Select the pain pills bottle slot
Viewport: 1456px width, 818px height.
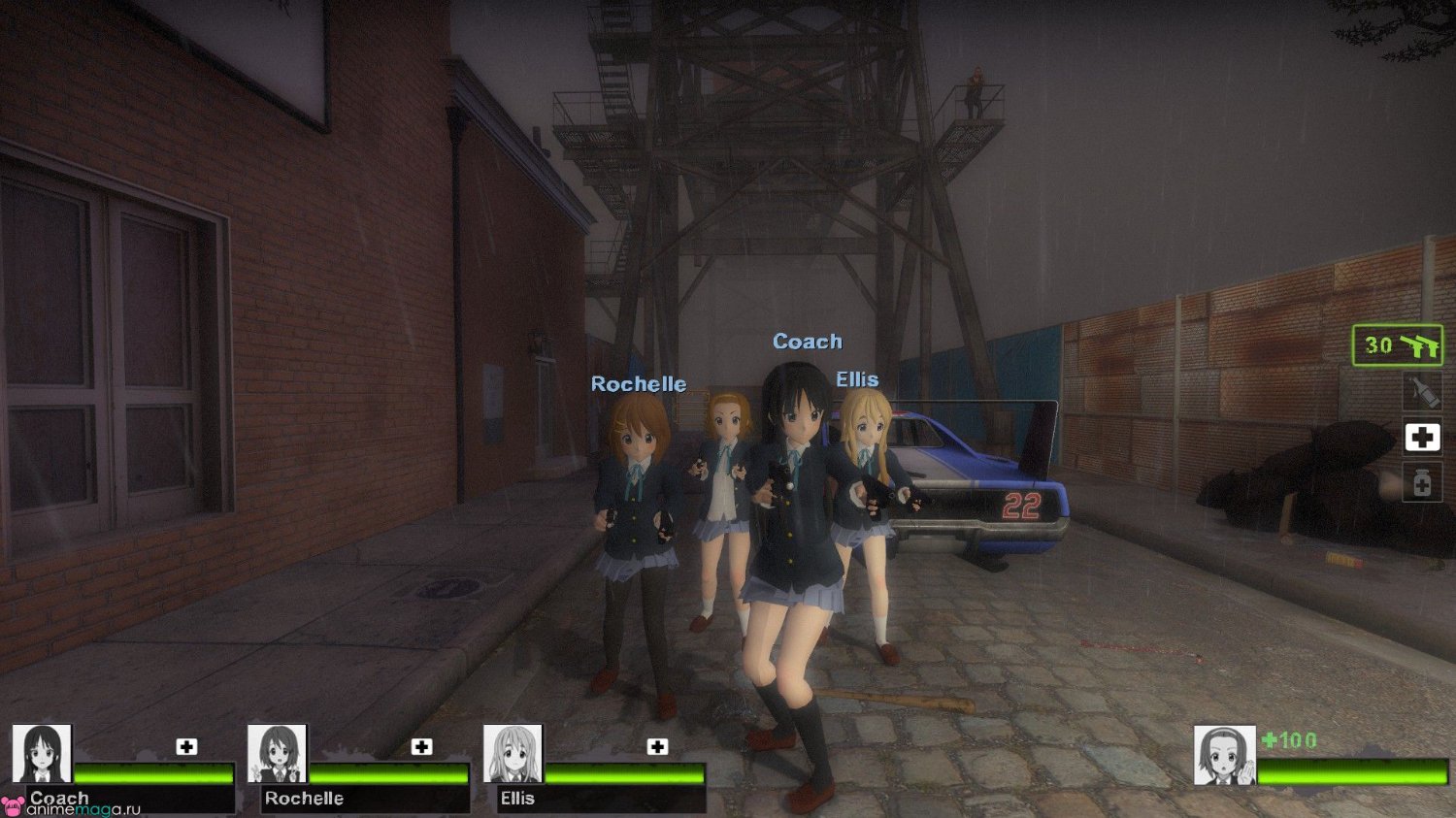(x=1423, y=482)
